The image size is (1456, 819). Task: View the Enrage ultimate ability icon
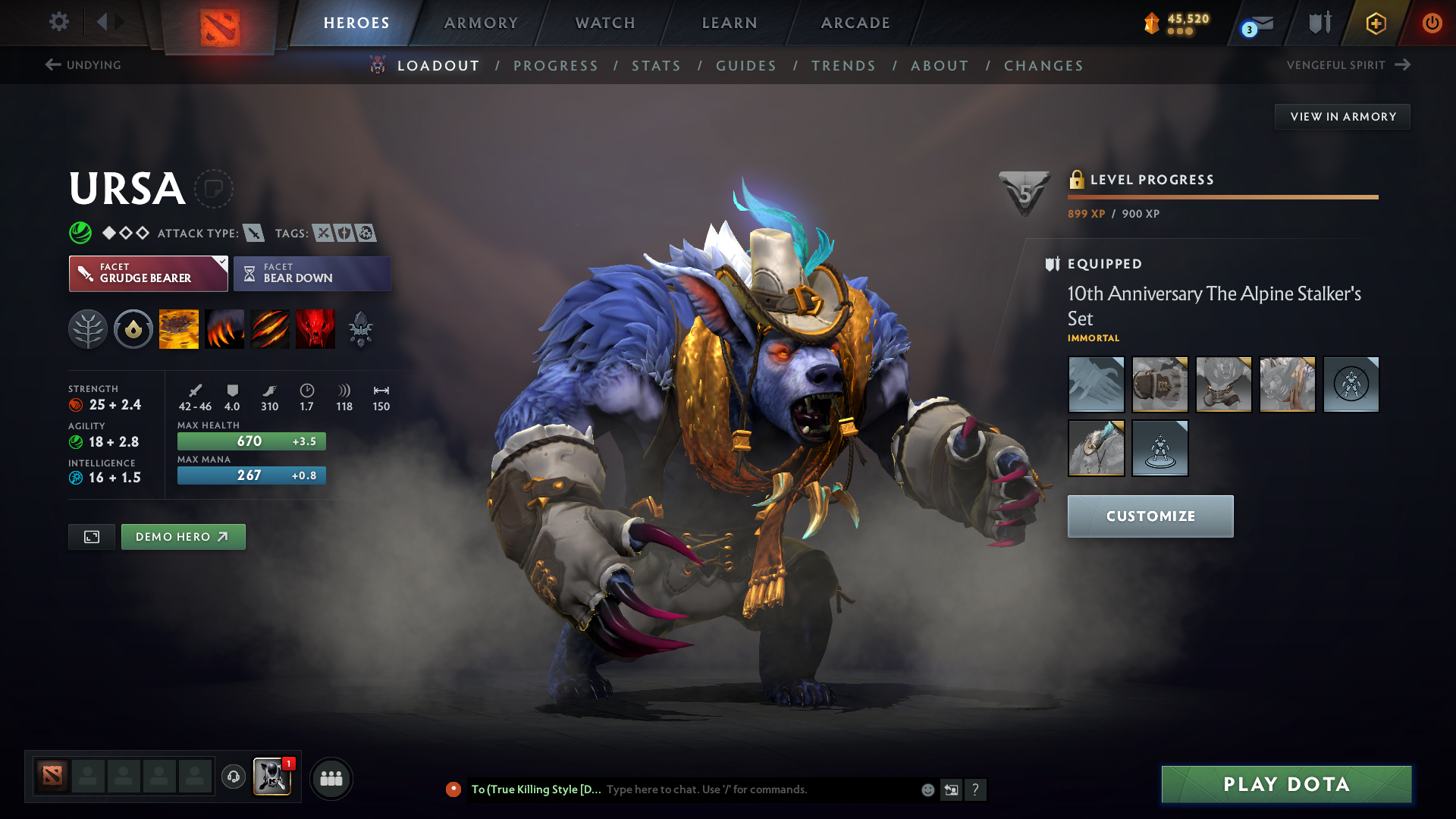[315, 328]
